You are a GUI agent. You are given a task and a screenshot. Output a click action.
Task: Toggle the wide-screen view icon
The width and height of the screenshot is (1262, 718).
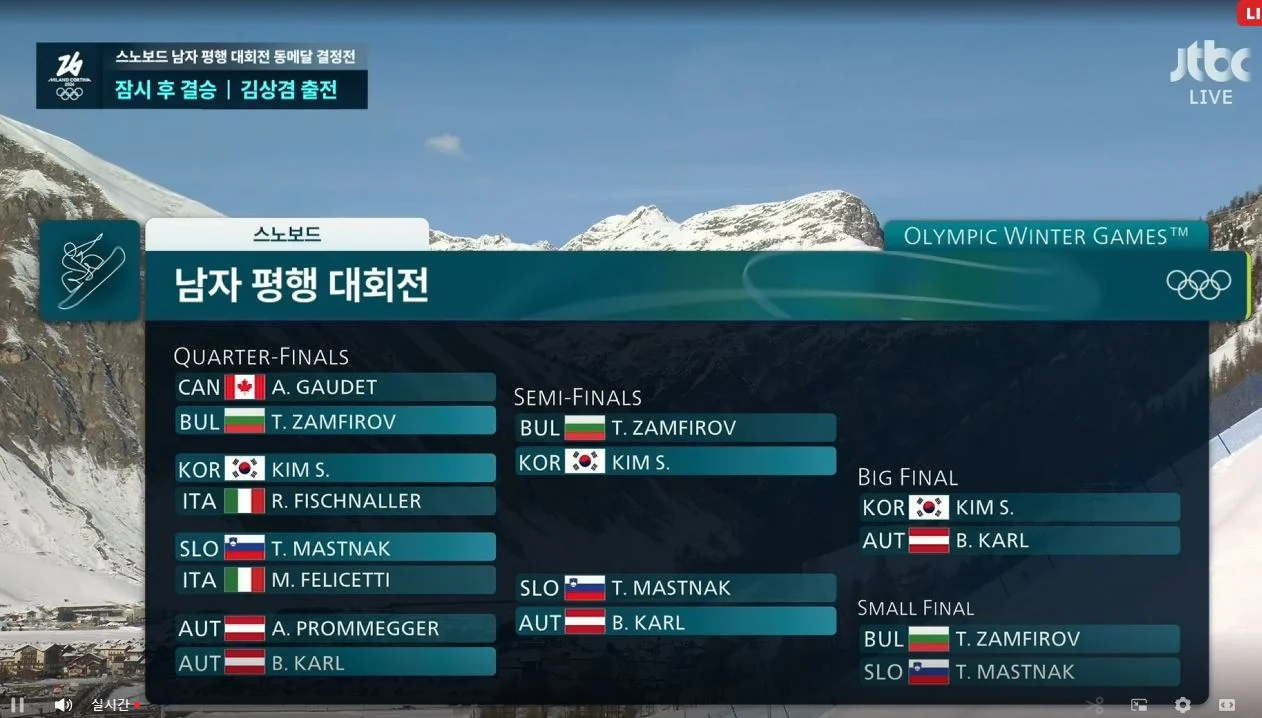point(1227,704)
